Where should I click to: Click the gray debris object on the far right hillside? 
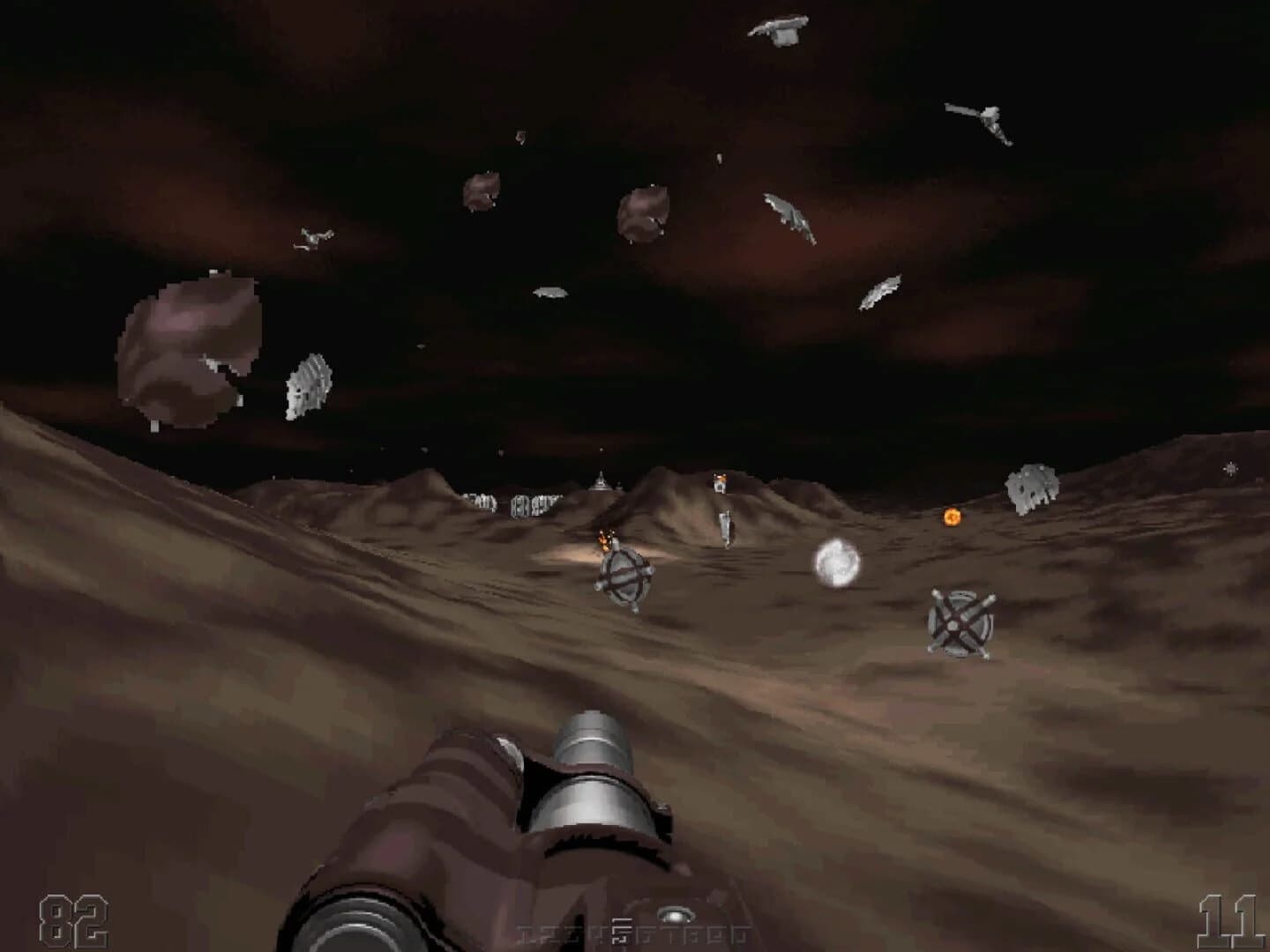(1030, 487)
